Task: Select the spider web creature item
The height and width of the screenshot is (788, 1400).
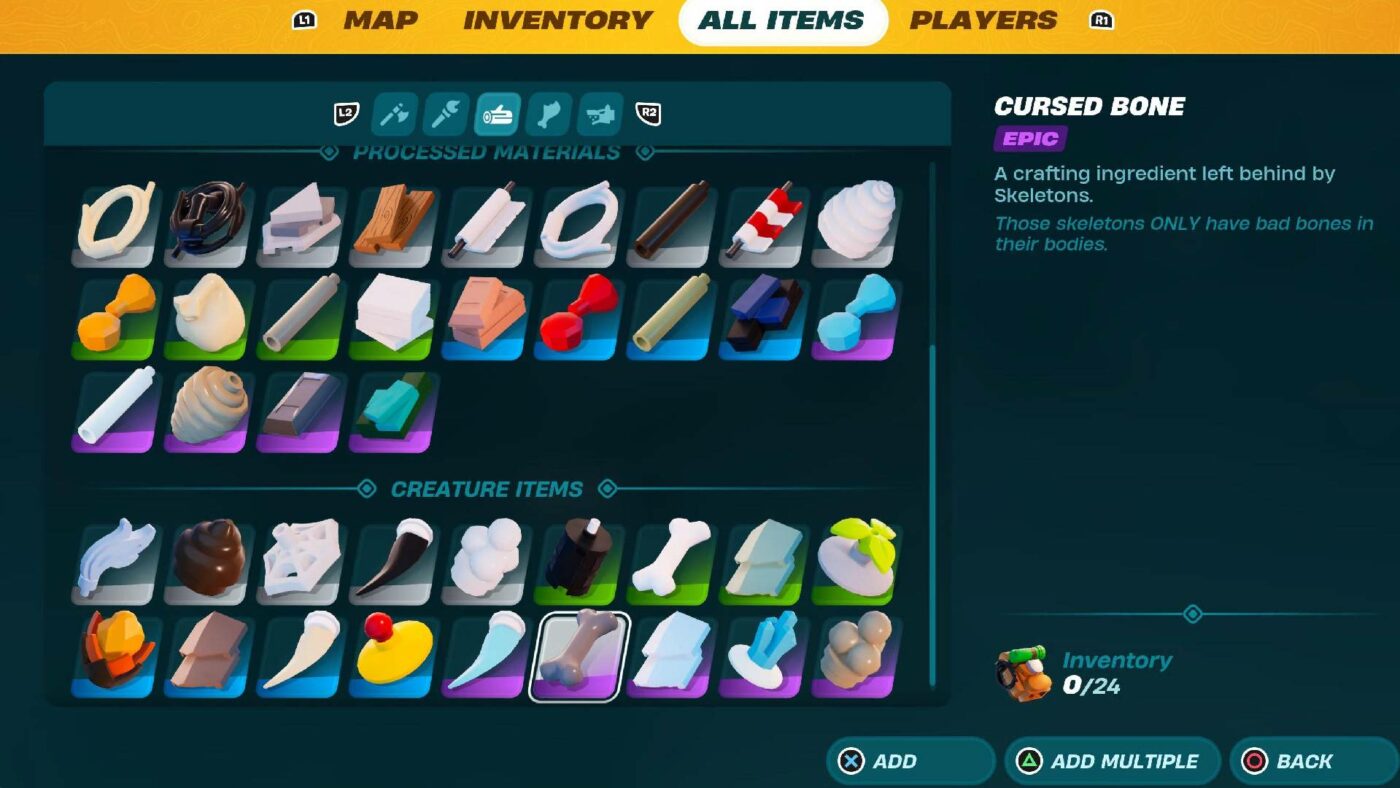Action: pos(296,557)
